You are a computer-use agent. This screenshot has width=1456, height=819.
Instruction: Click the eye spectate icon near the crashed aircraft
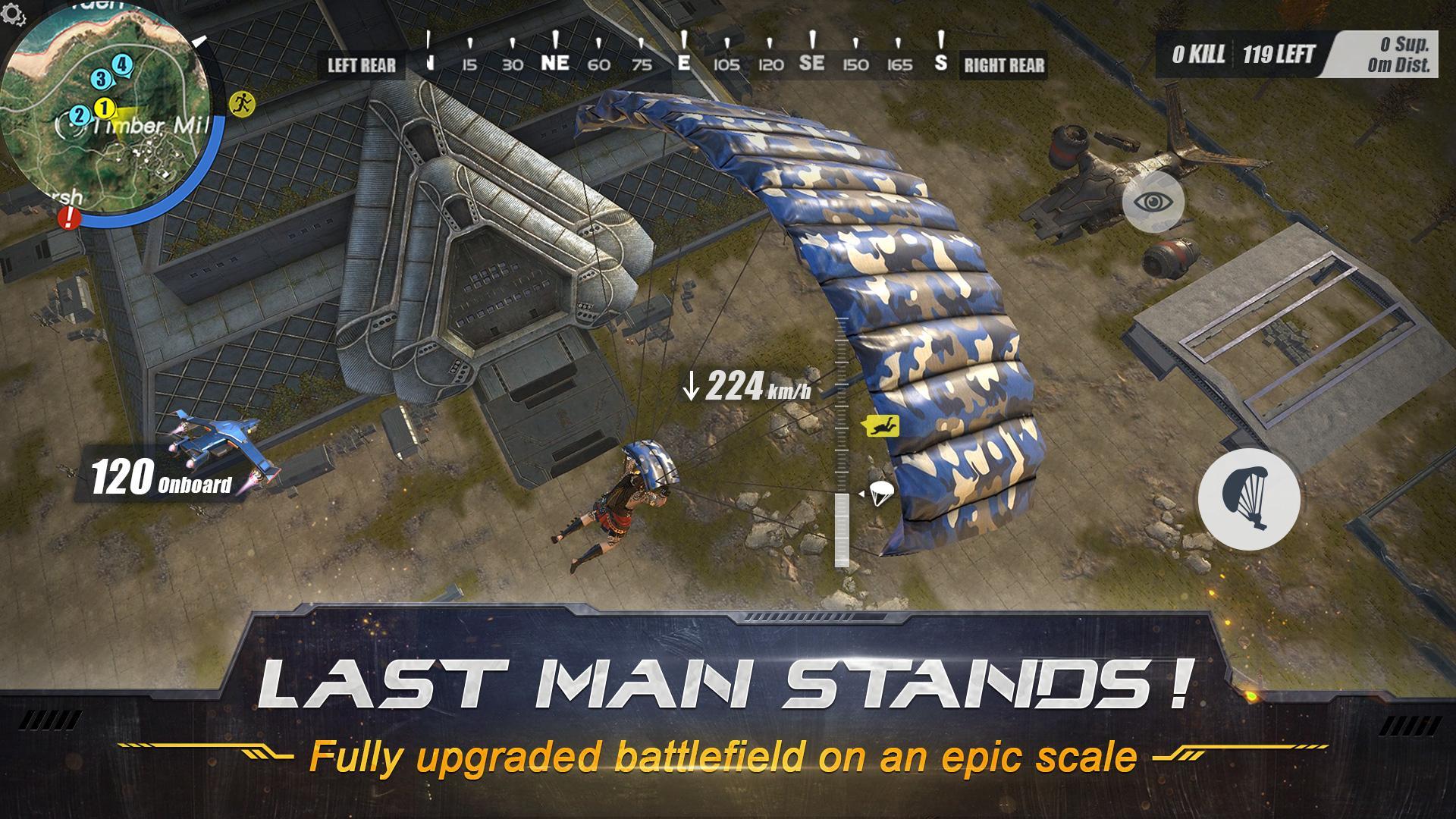point(1154,201)
